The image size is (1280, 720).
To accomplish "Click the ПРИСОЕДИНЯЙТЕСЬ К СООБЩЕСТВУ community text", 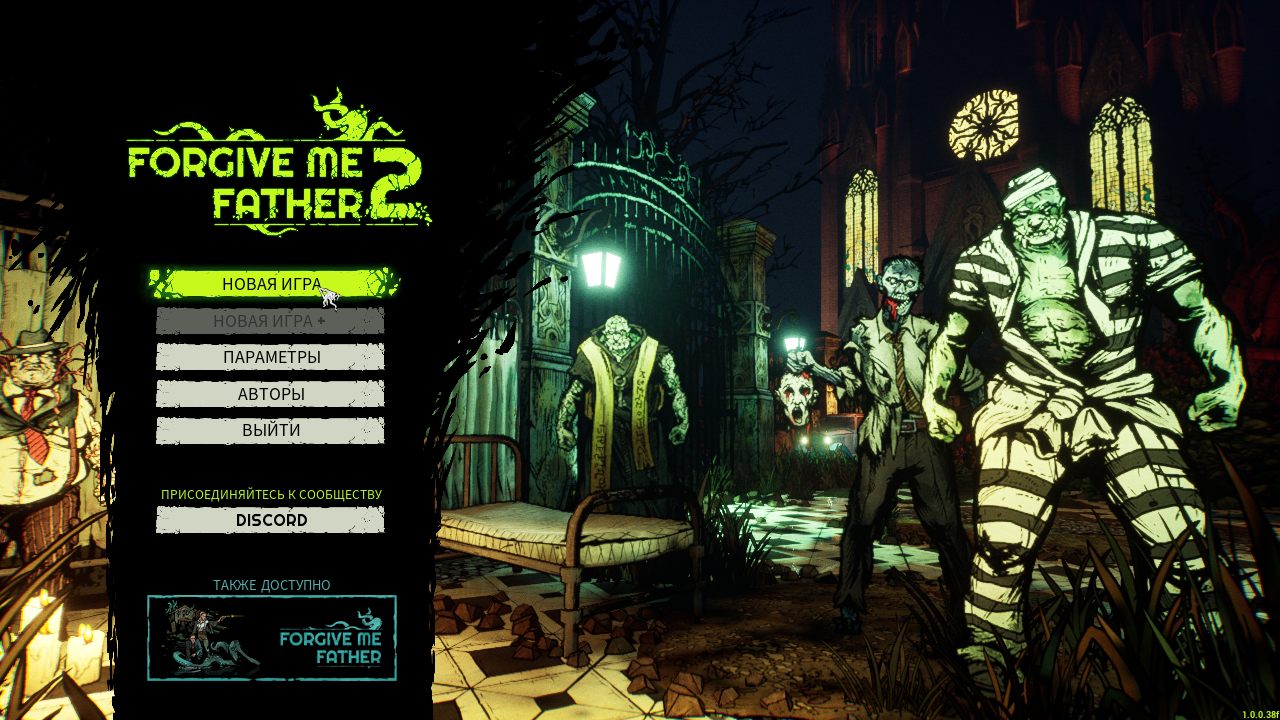I will [x=272, y=494].
